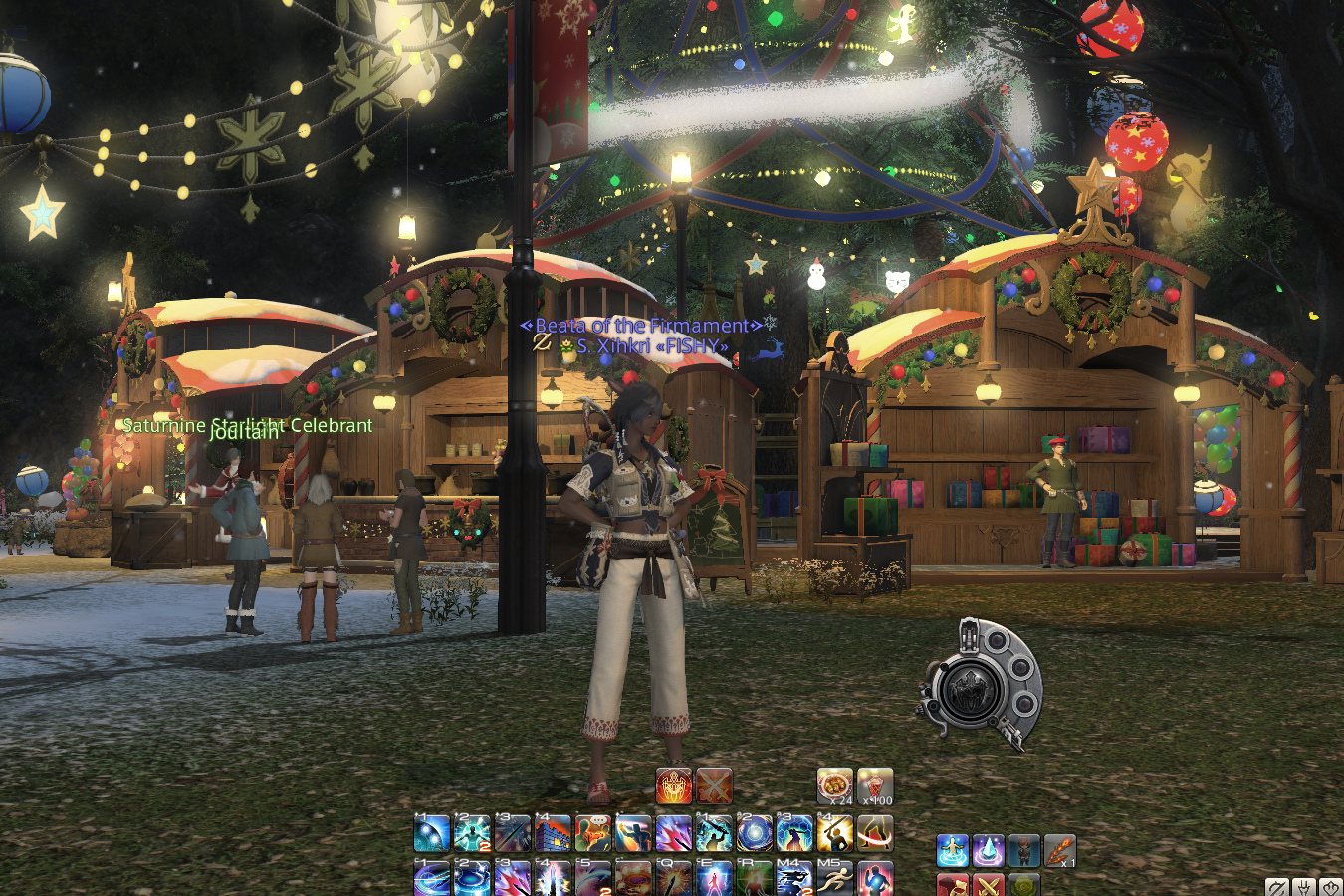
Task: Use the flaming feather item x1
Action: point(1060,851)
